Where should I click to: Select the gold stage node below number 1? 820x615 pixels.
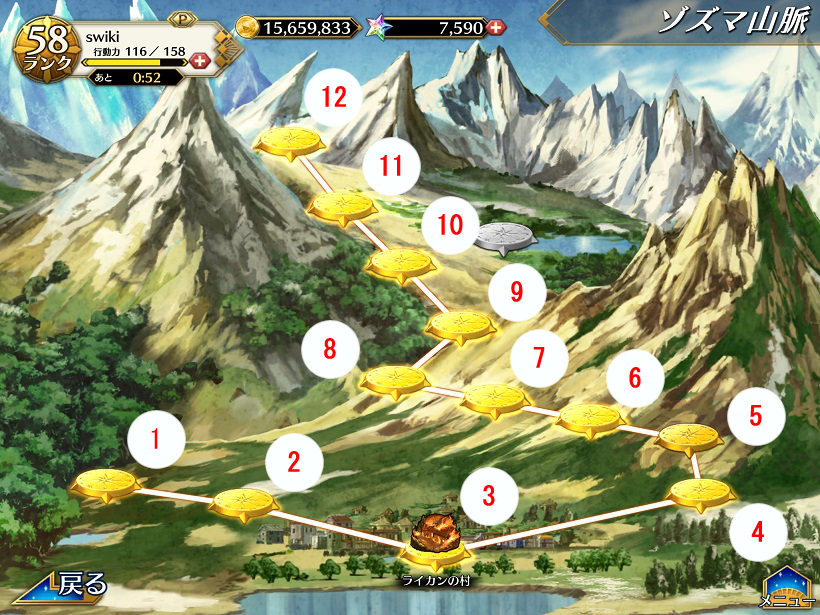click(106, 485)
